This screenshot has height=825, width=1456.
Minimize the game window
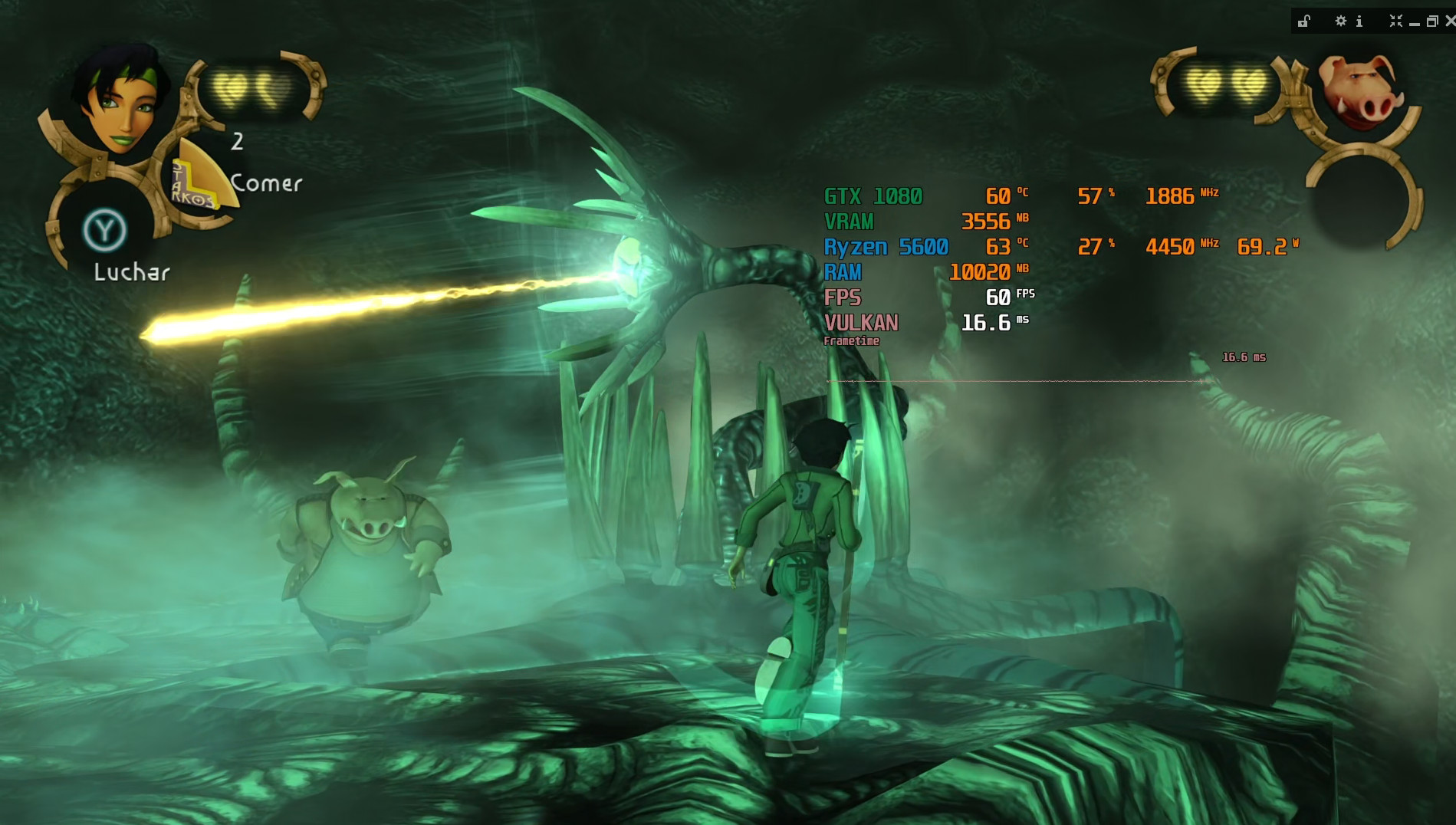(x=1415, y=23)
